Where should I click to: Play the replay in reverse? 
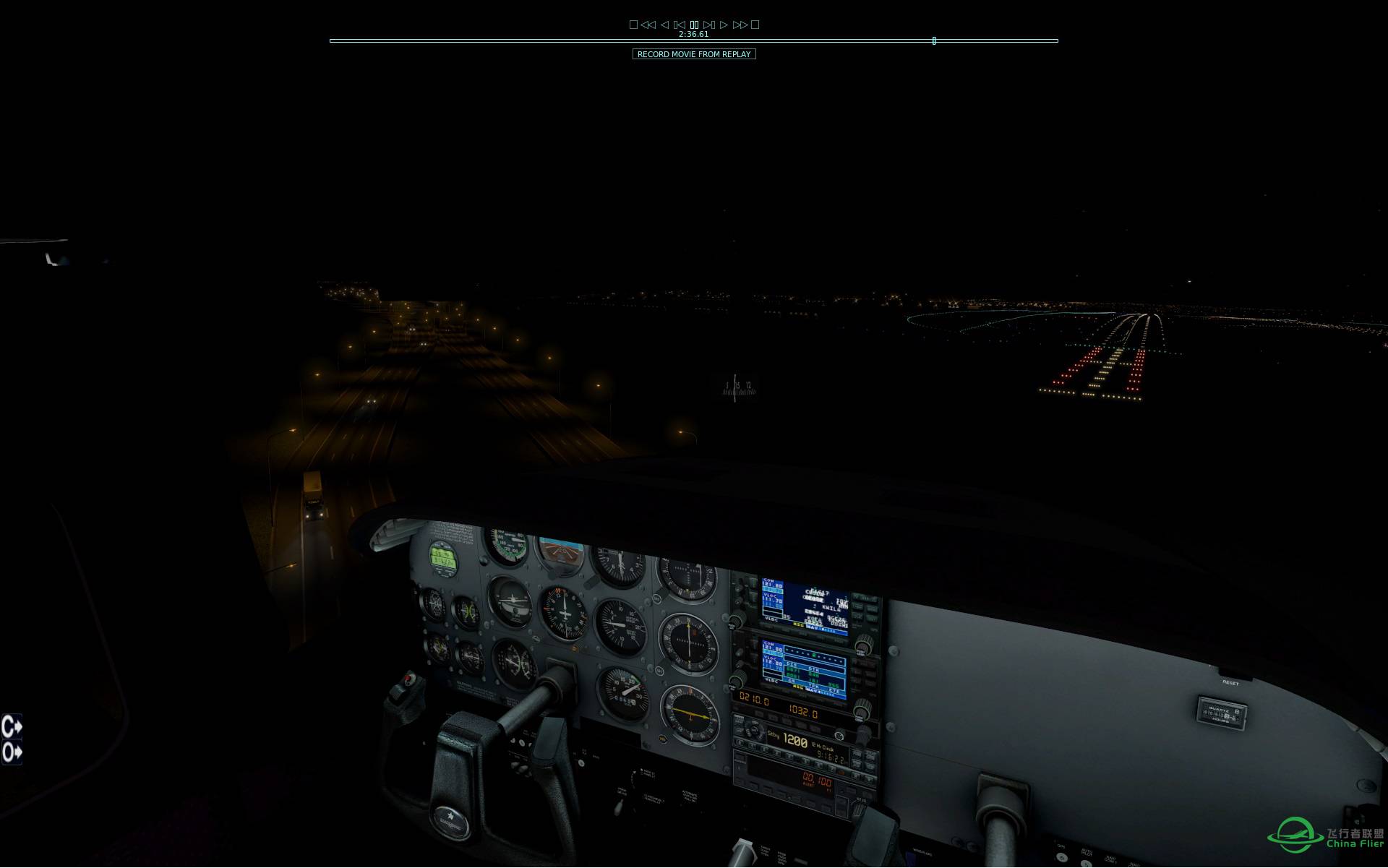pos(665,24)
